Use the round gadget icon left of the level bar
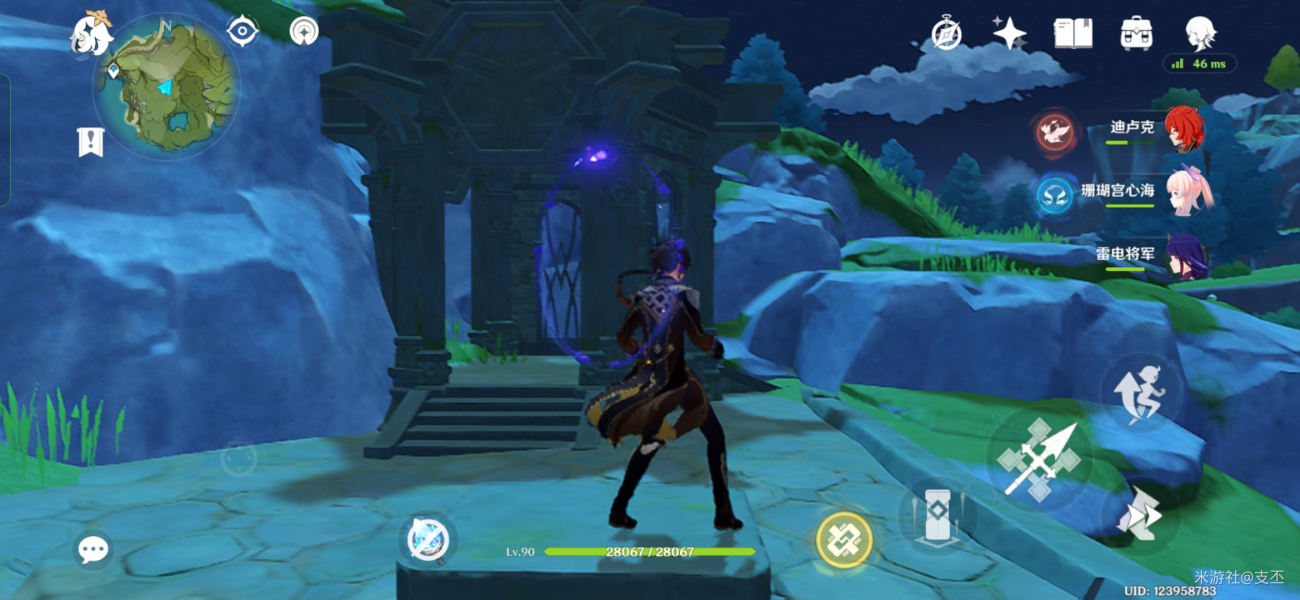Image resolution: width=1300 pixels, height=600 pixels. (x=429, y=540)
